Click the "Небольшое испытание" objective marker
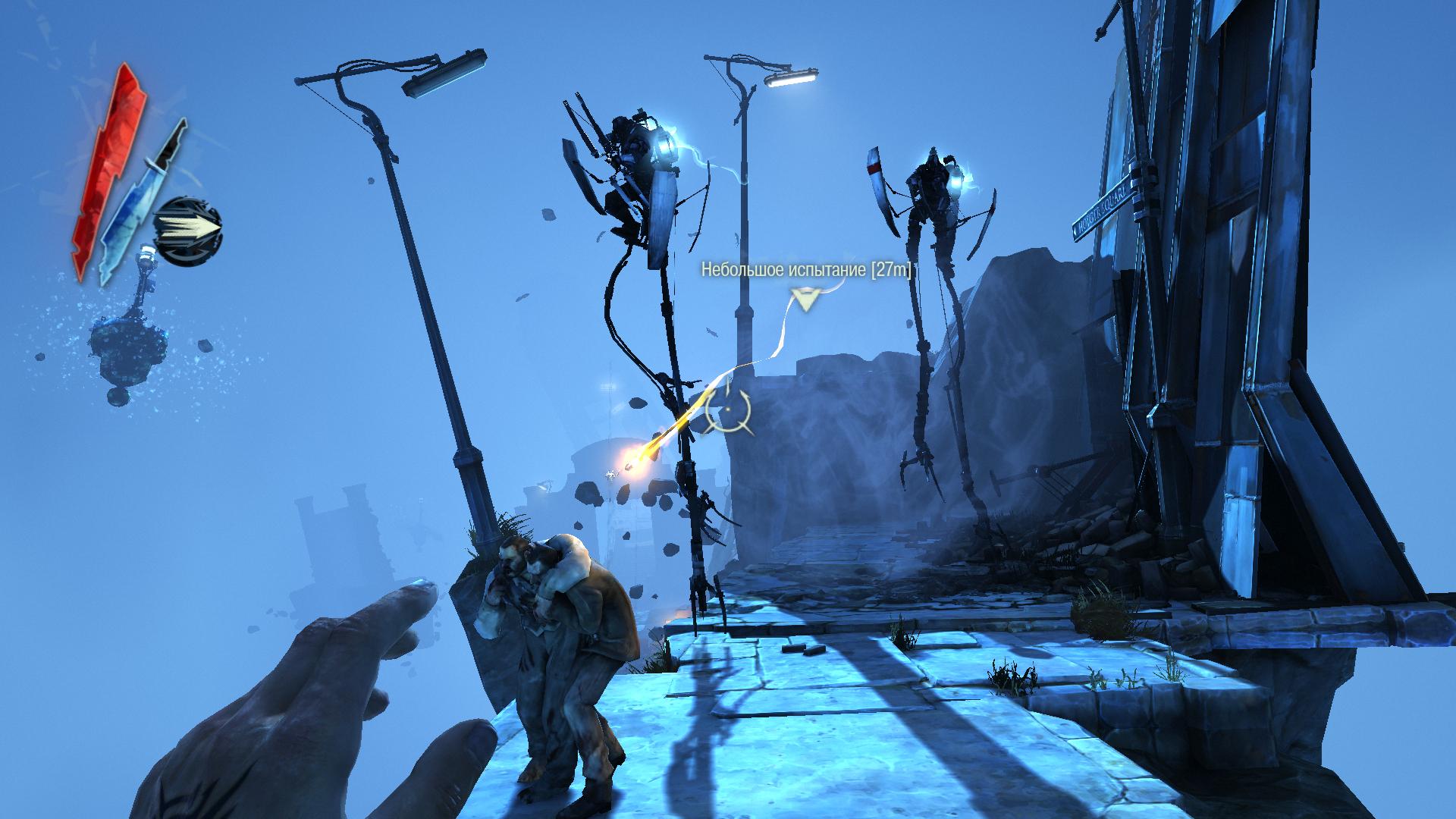The height and width of the screenshot is (819, 1456). pos(805,300)
